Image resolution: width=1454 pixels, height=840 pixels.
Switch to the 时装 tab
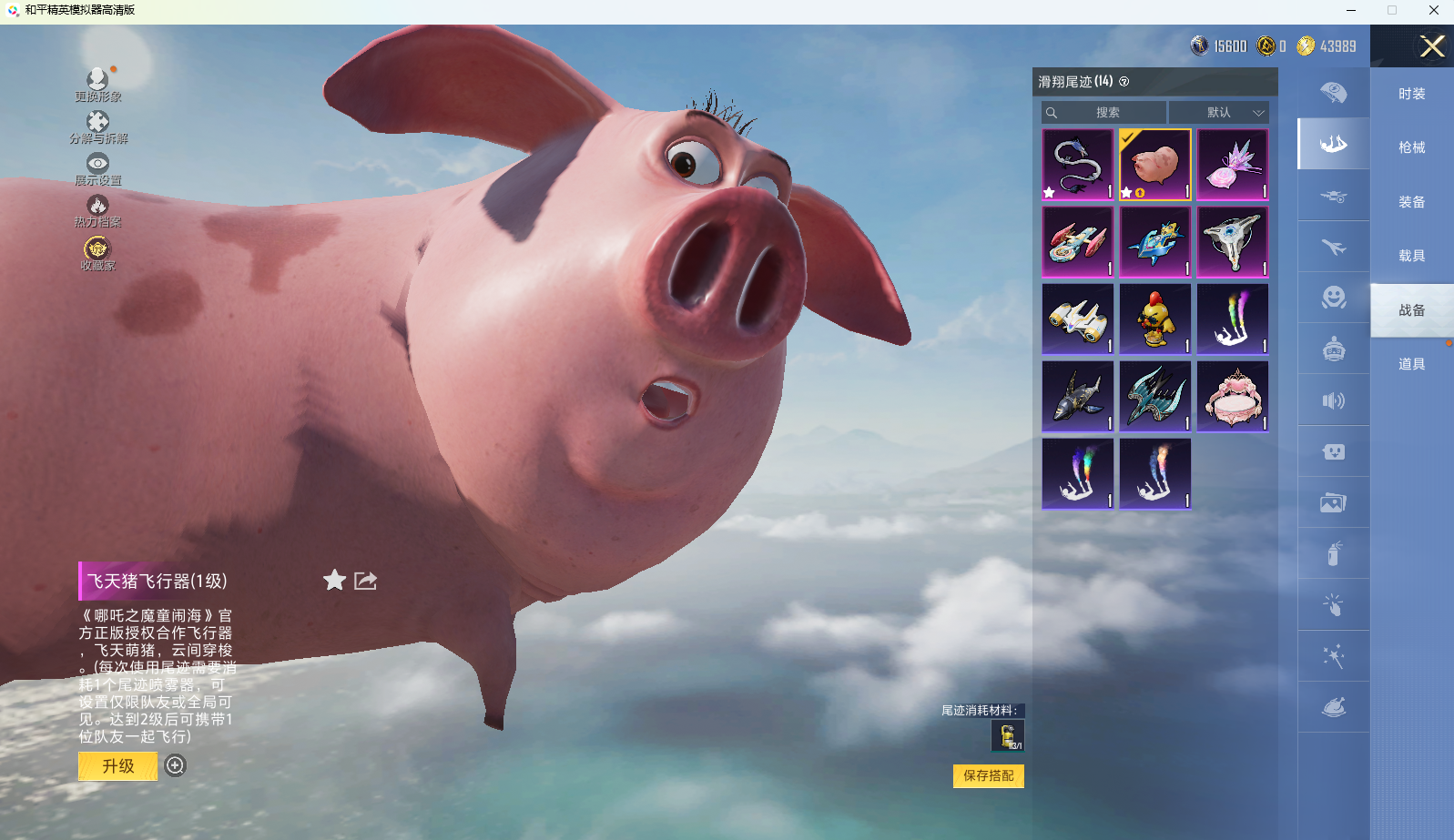tap(1411, 94)
